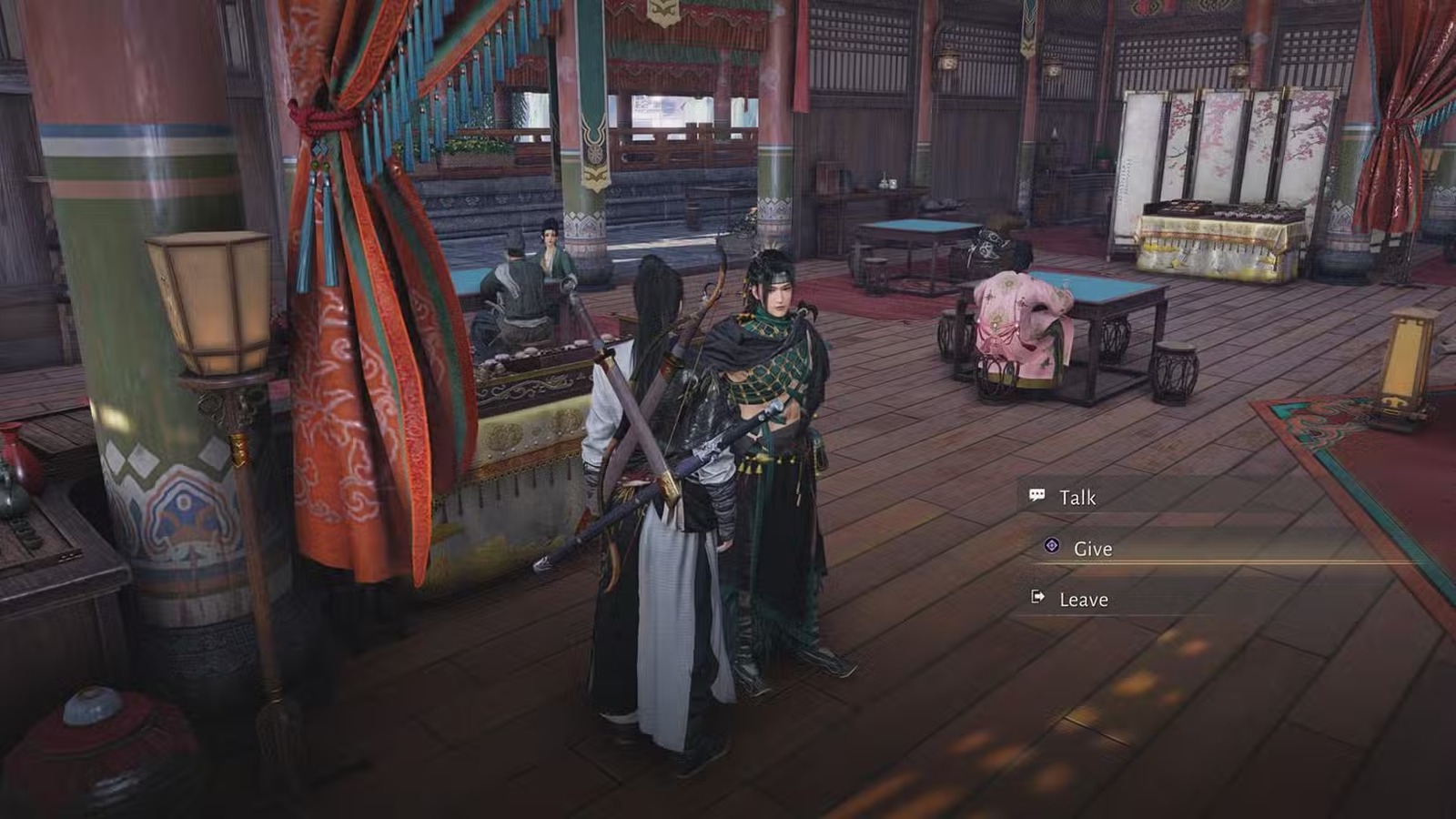The image size is (1456, 819).
Task: Select the Give option
Action: tap(1092, 549)
